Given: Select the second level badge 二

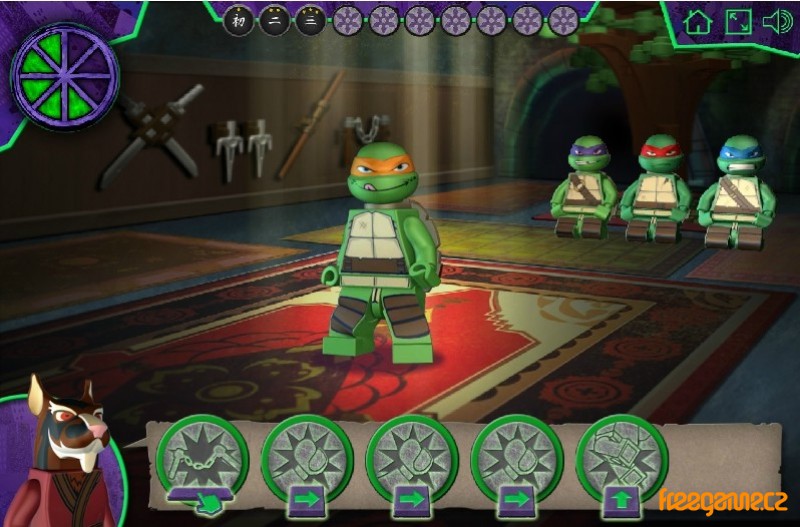Looking at the screenshot, I should click(x=274, y=20).
